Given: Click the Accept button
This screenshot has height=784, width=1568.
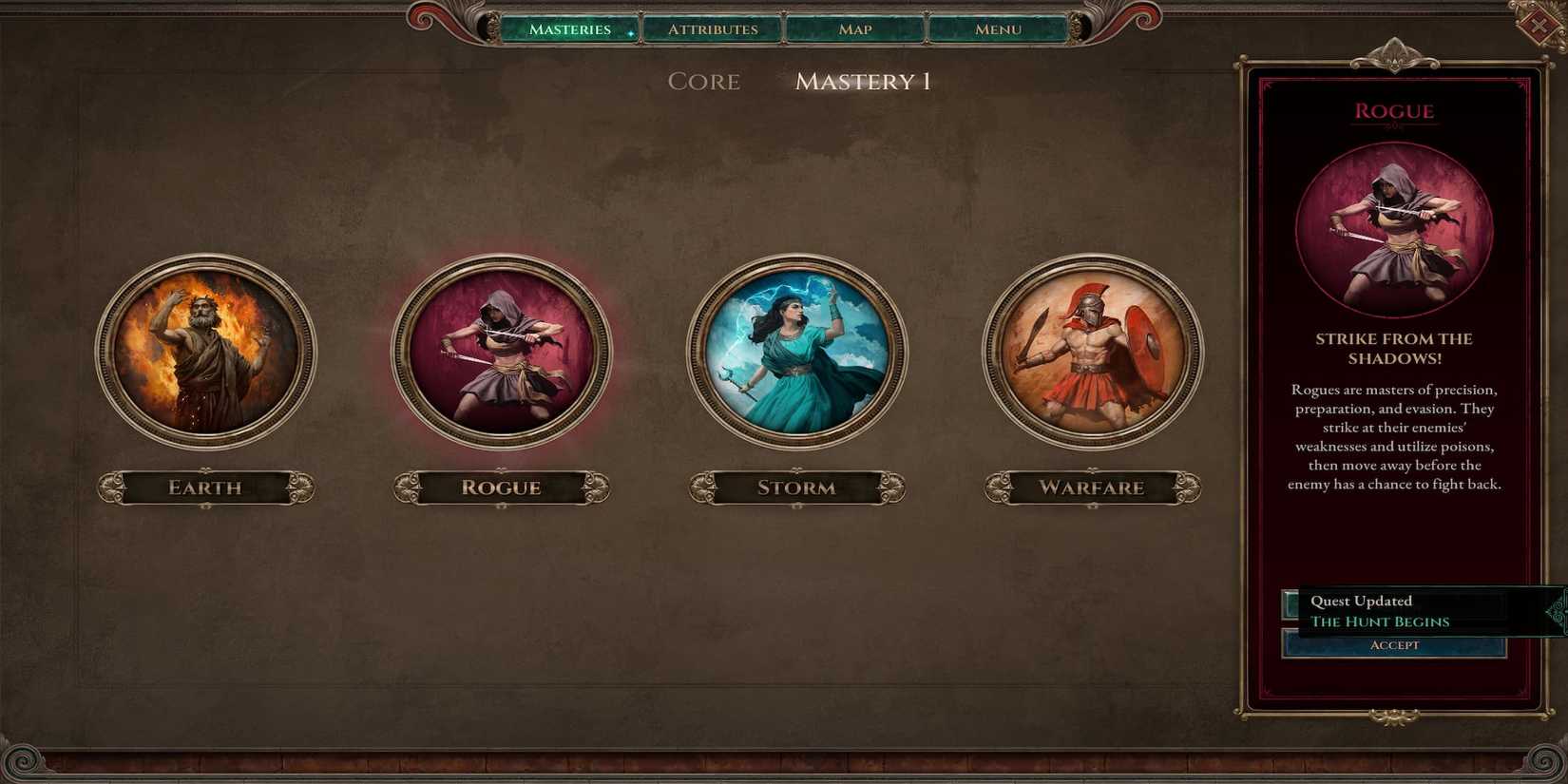Looking at the screenshot, I should coord(1394,644).
